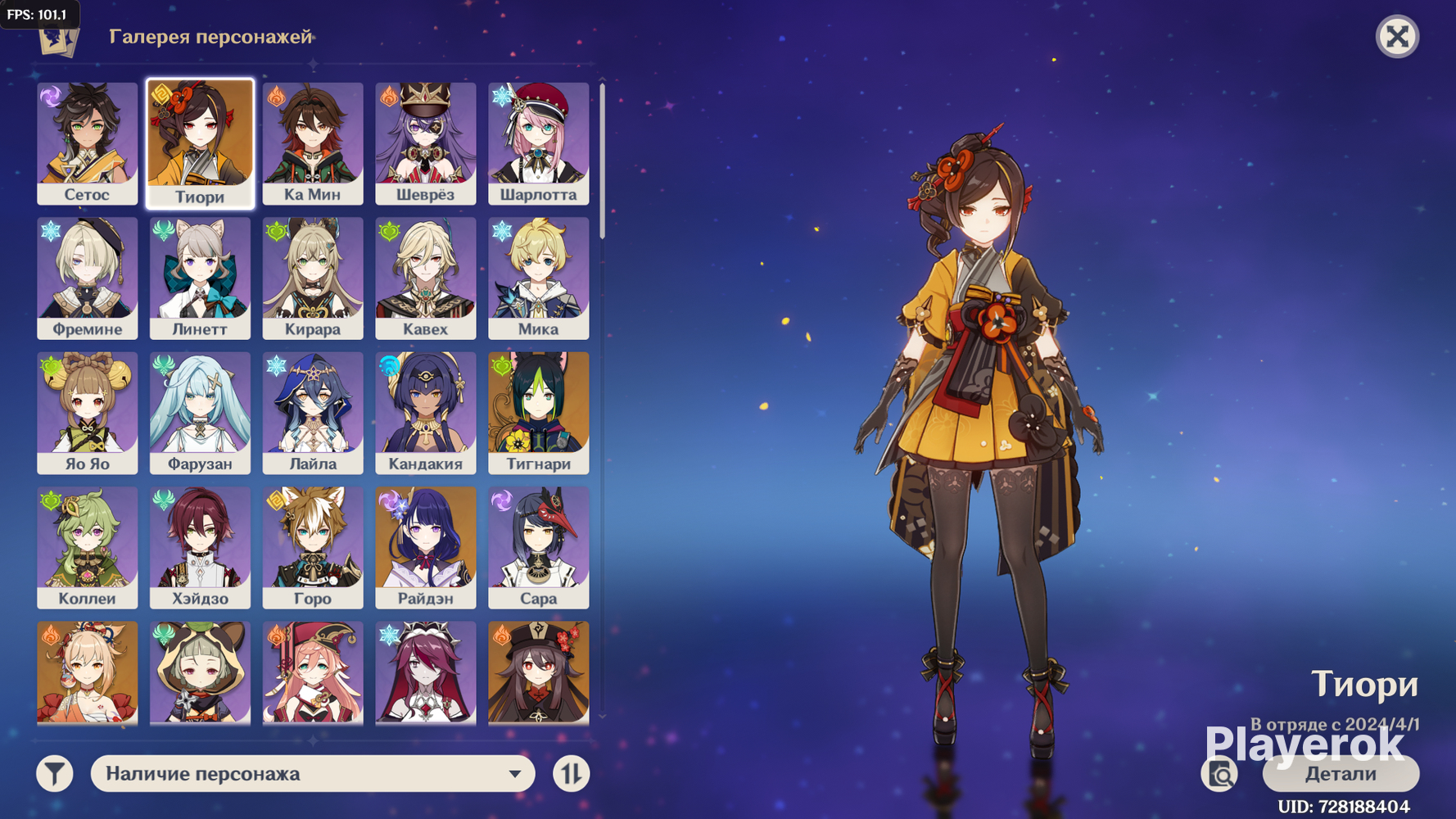This screenshot has width=1456, height=819.
Task: Select Фарузан from the gallery
Action: (200, 413)
